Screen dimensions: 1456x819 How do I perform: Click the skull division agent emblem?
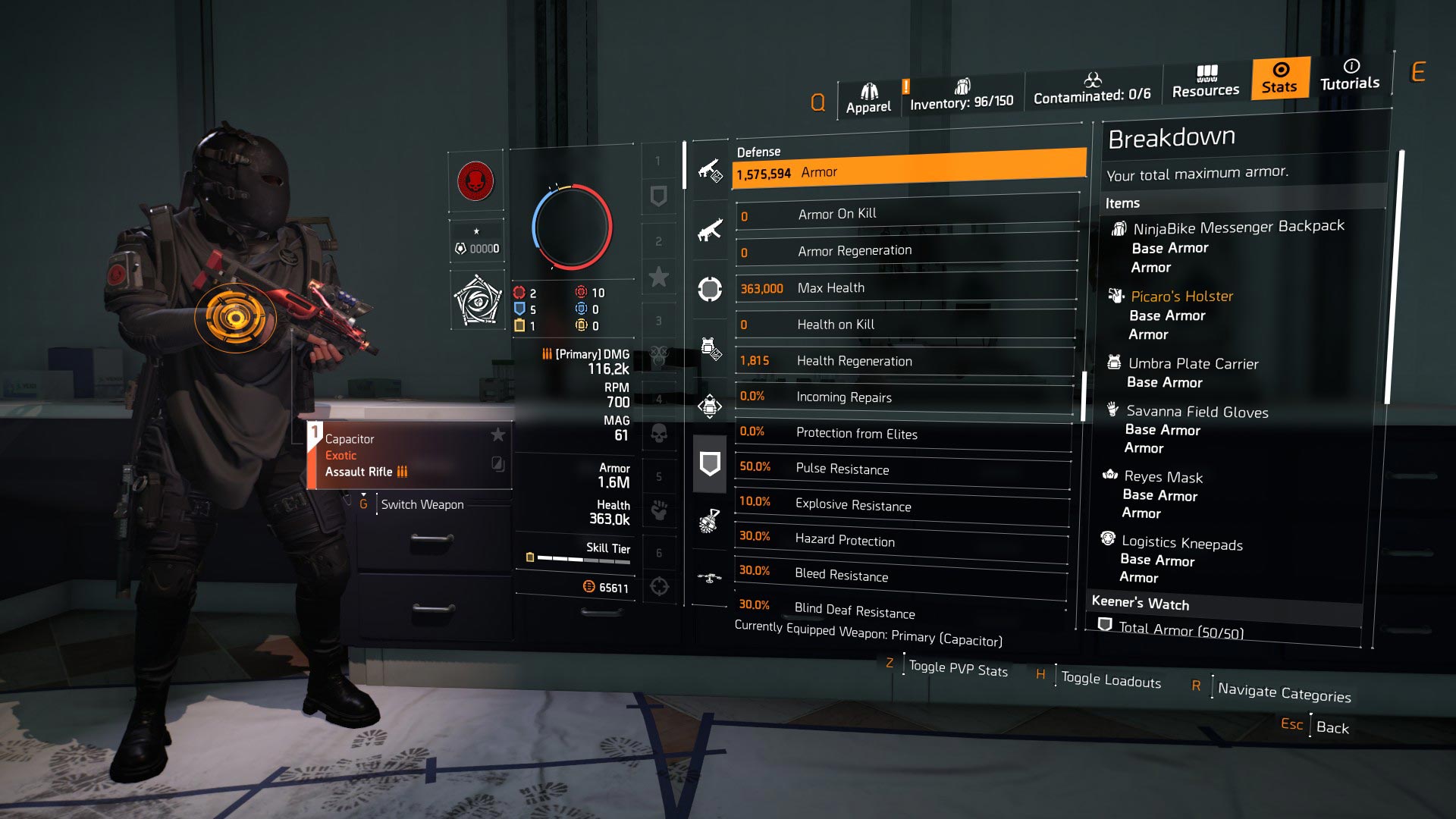pos(476,182)
